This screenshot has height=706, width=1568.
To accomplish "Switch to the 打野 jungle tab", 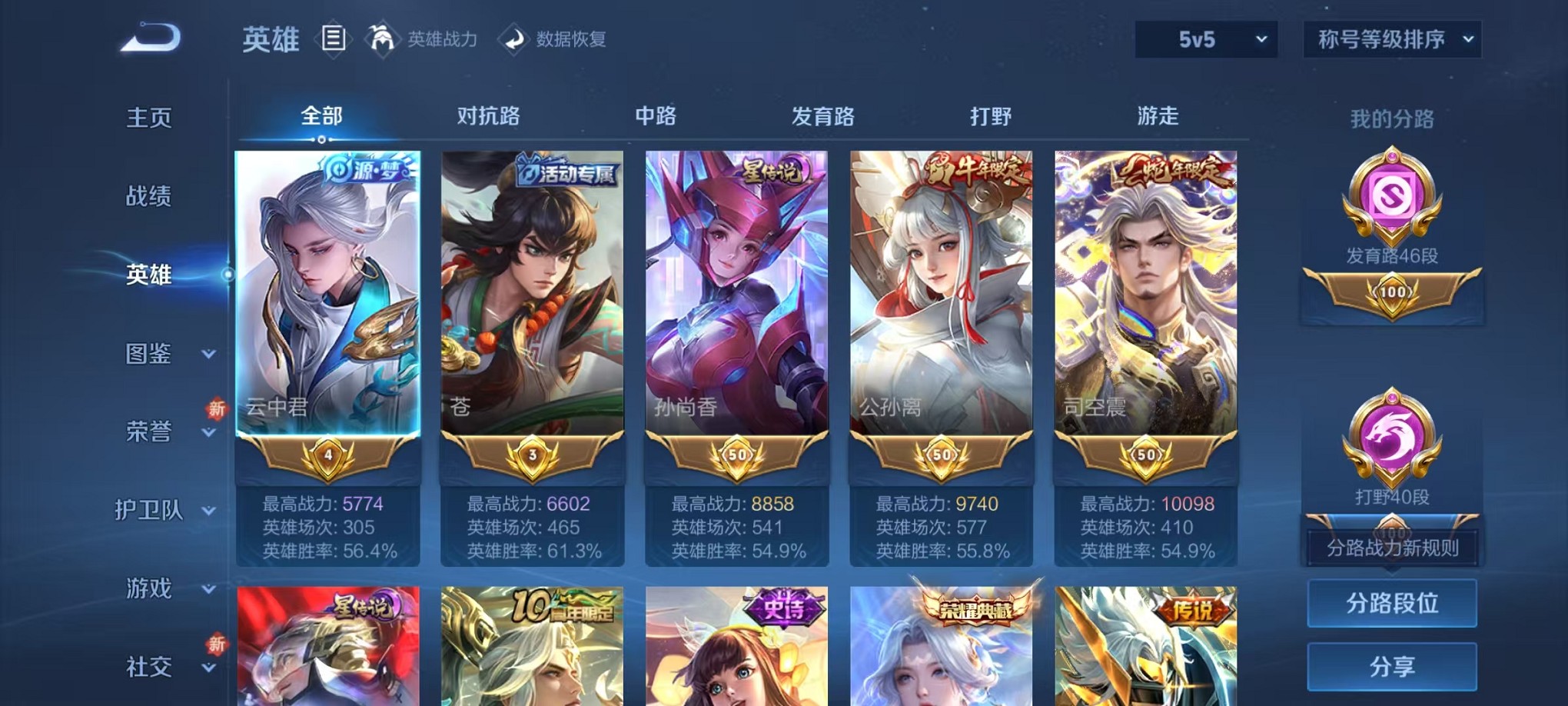I will [988, 115].
